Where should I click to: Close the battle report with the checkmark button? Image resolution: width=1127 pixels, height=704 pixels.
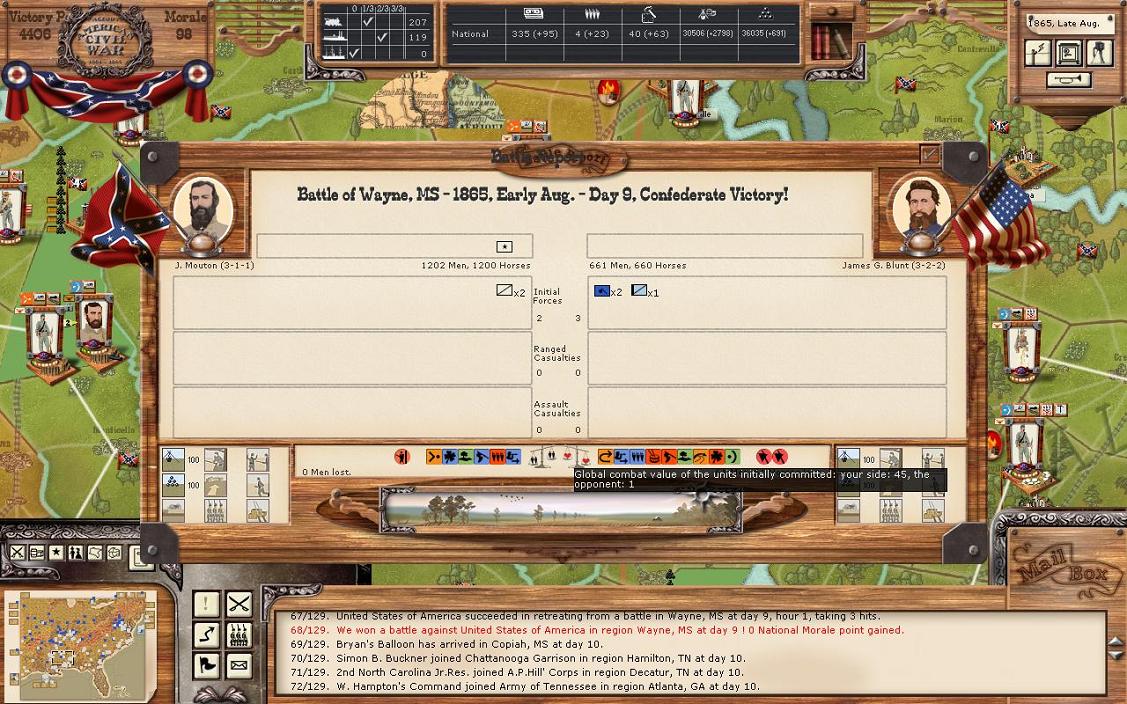tap(929, 155)
